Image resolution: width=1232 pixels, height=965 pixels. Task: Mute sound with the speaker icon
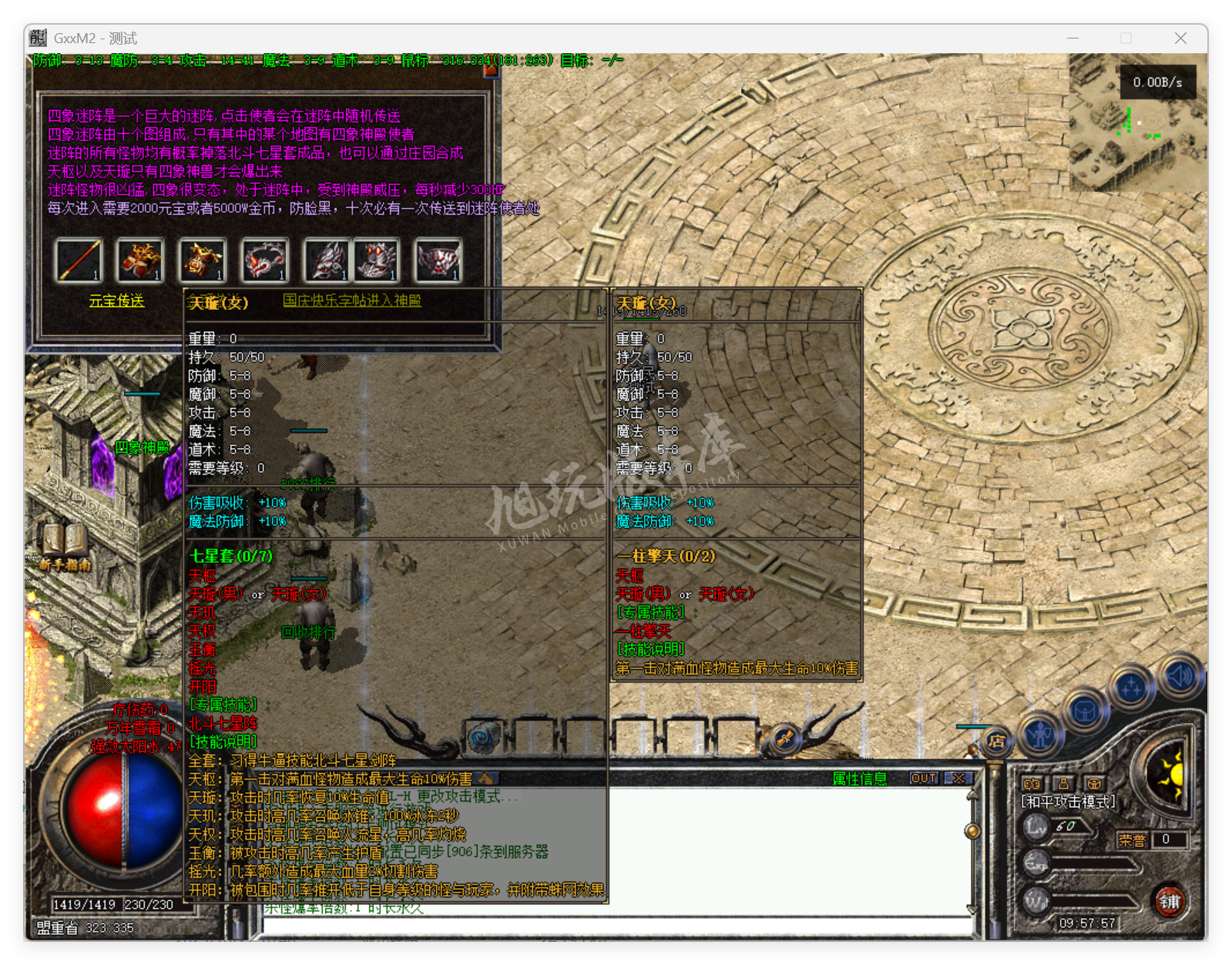click(1179, 678)
